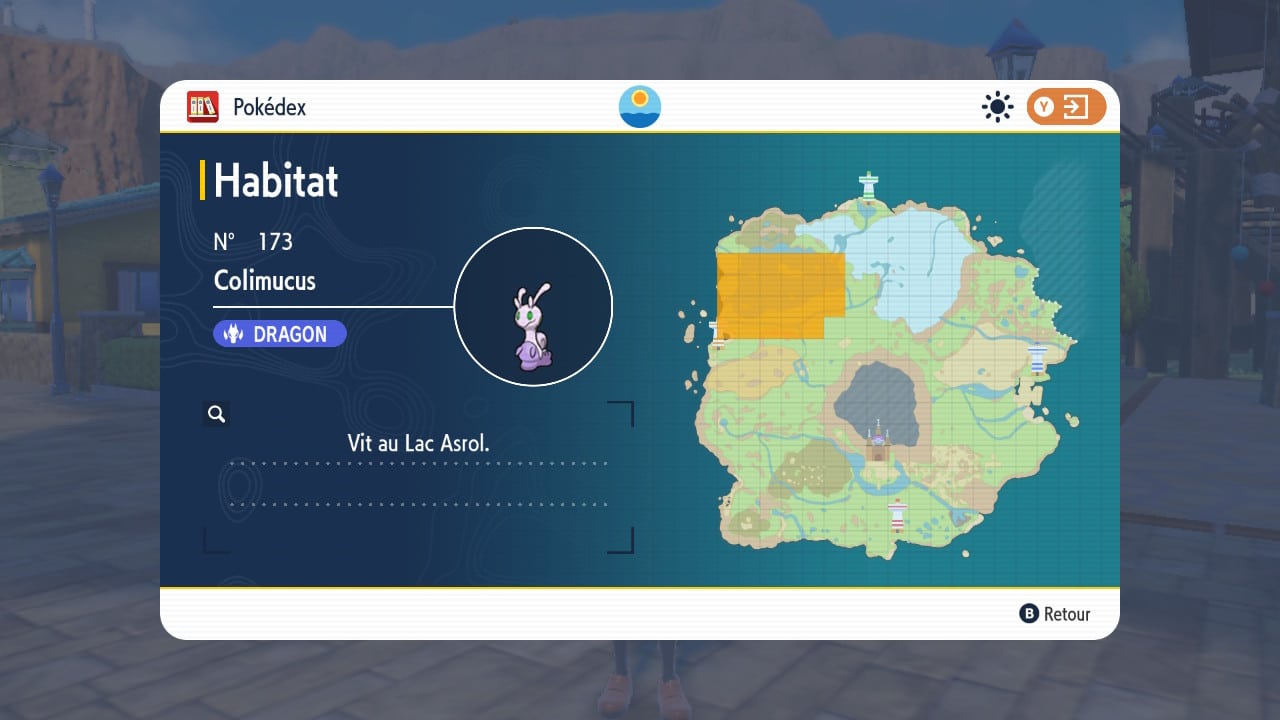The image size is (1280, 720).
Task: Click the Pokédex bookshelf icon
Action: click(x=203, y=107)
